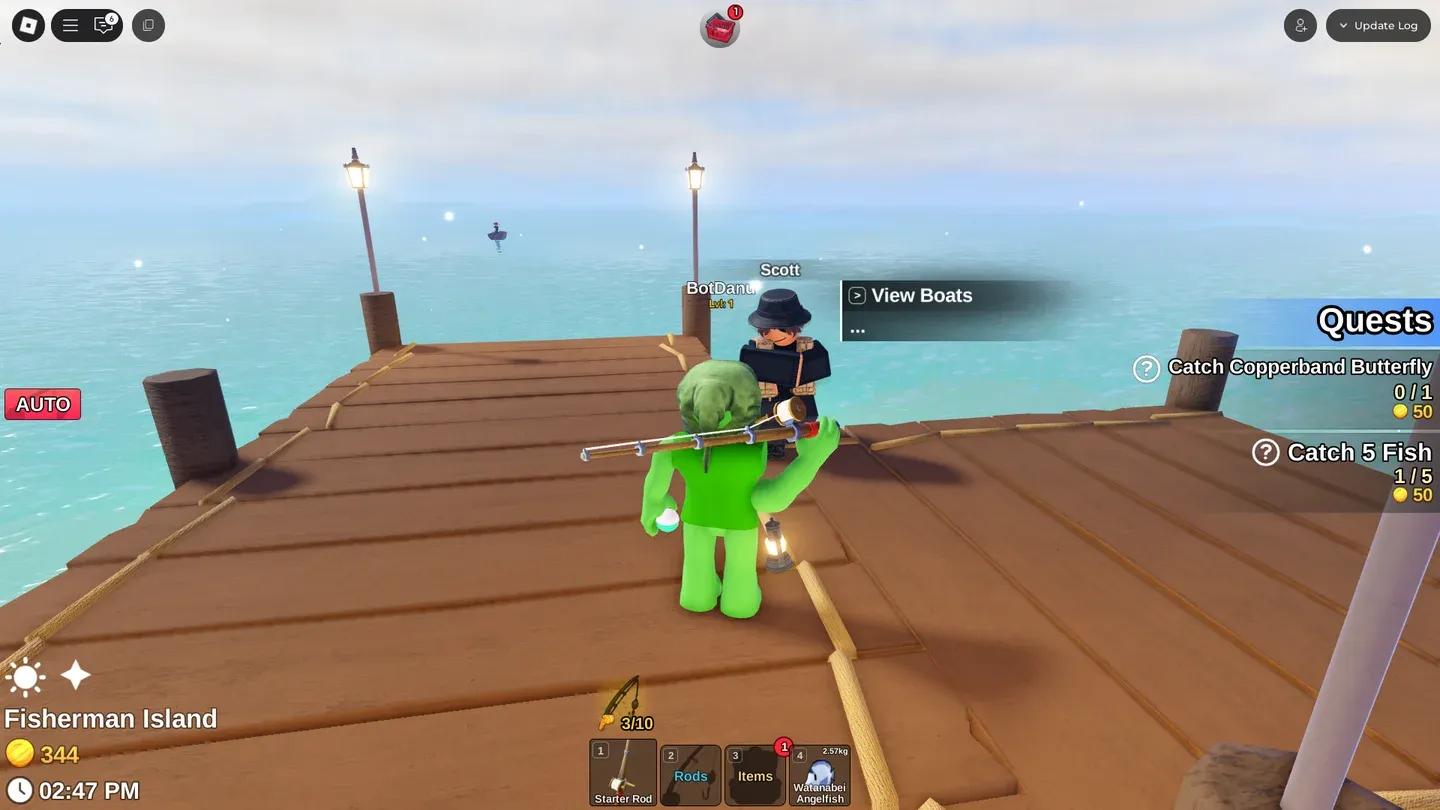
Task: Open the hamburger menu list
Action: (x=71, y=26)
